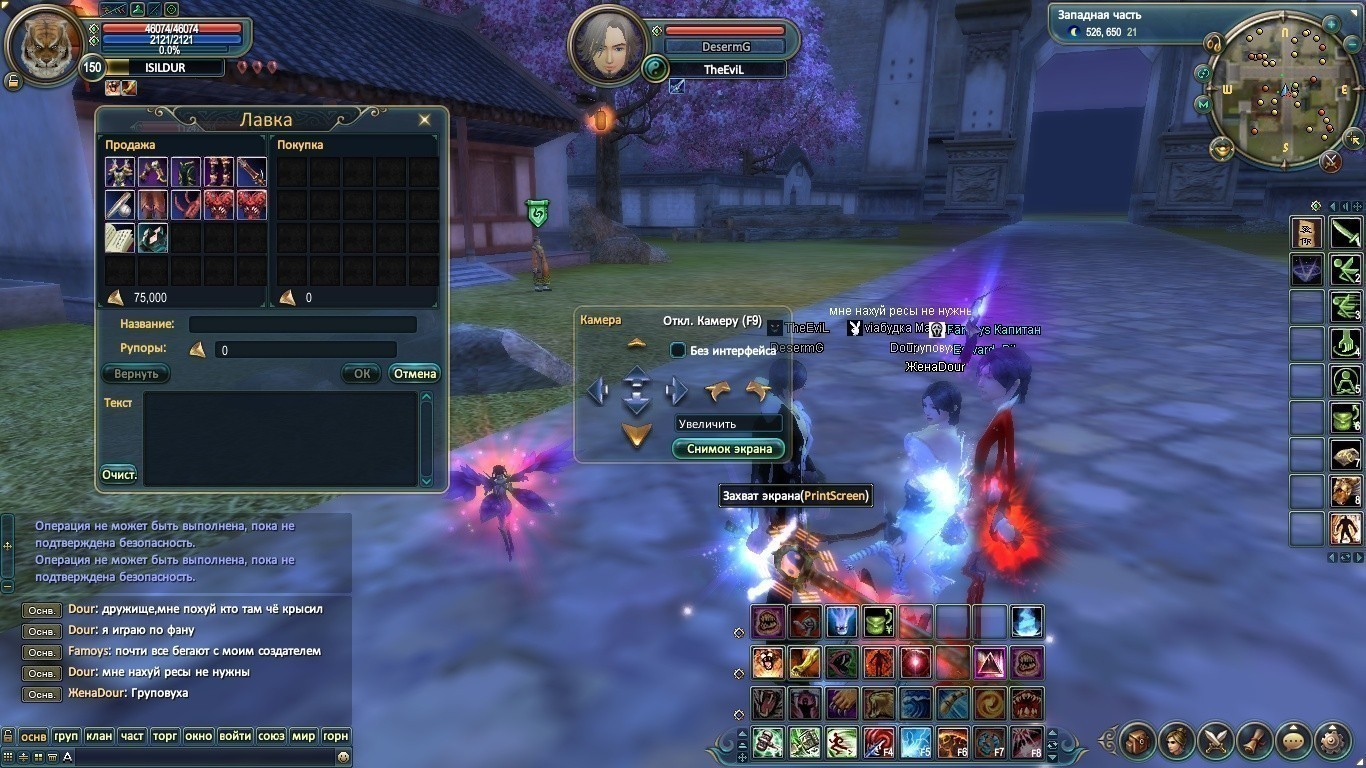Switch chat to the клан channel
1366x768 pixels.
point(99,736)
